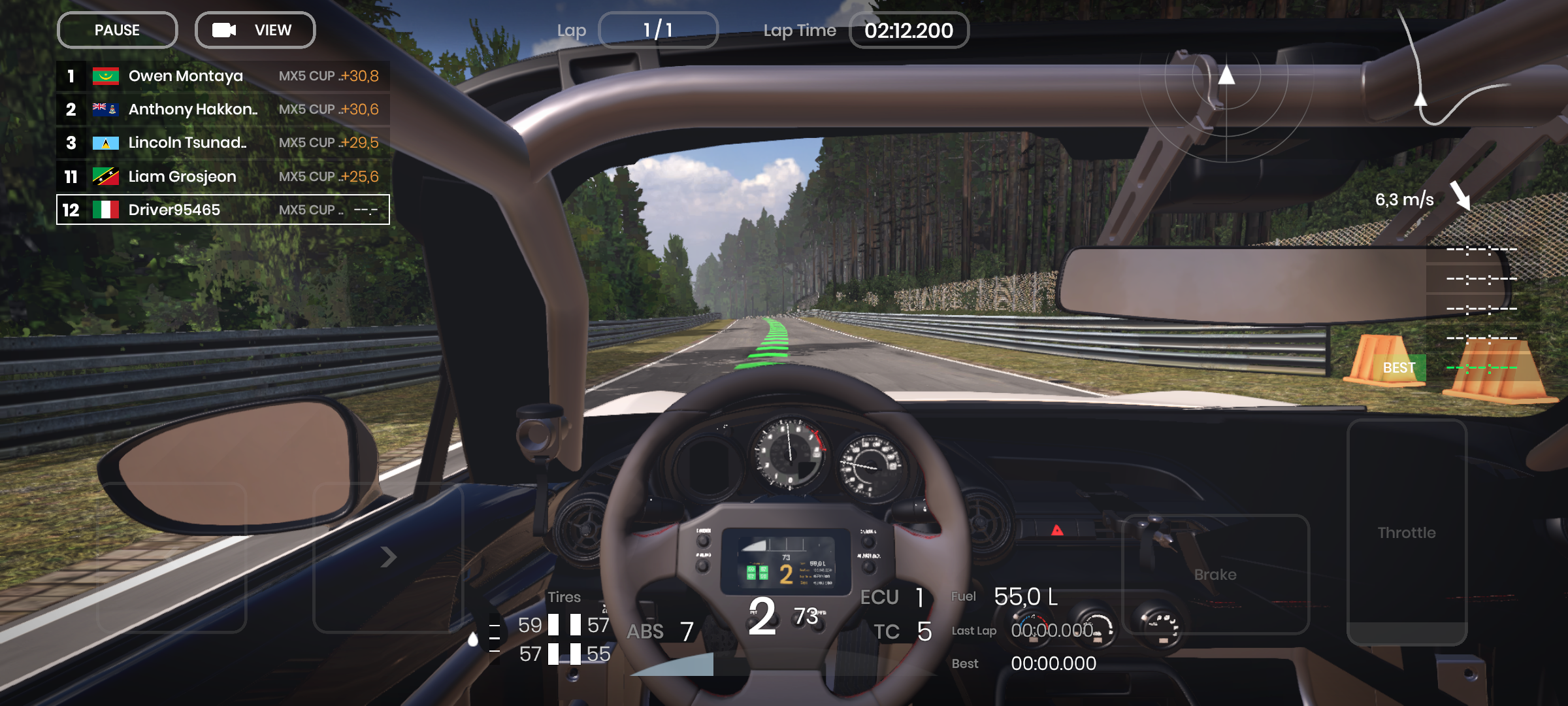Highlight the Driver95465 standings row
This screenshot has height=706, width=1568.
223,210
